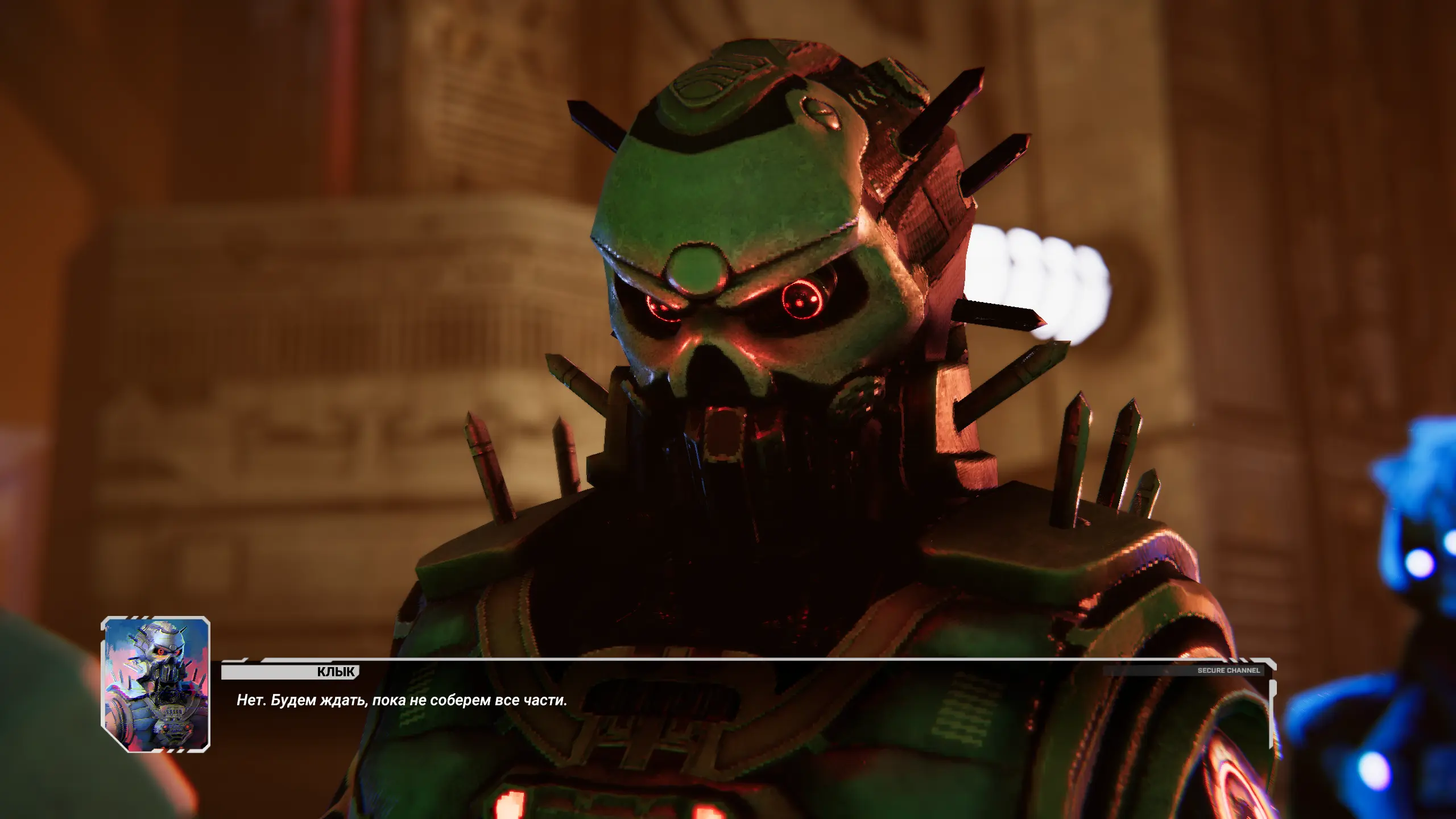Click Клык's speaker portrait thumbnail
The image size is (1456, 819).
(x=155, y=684)
